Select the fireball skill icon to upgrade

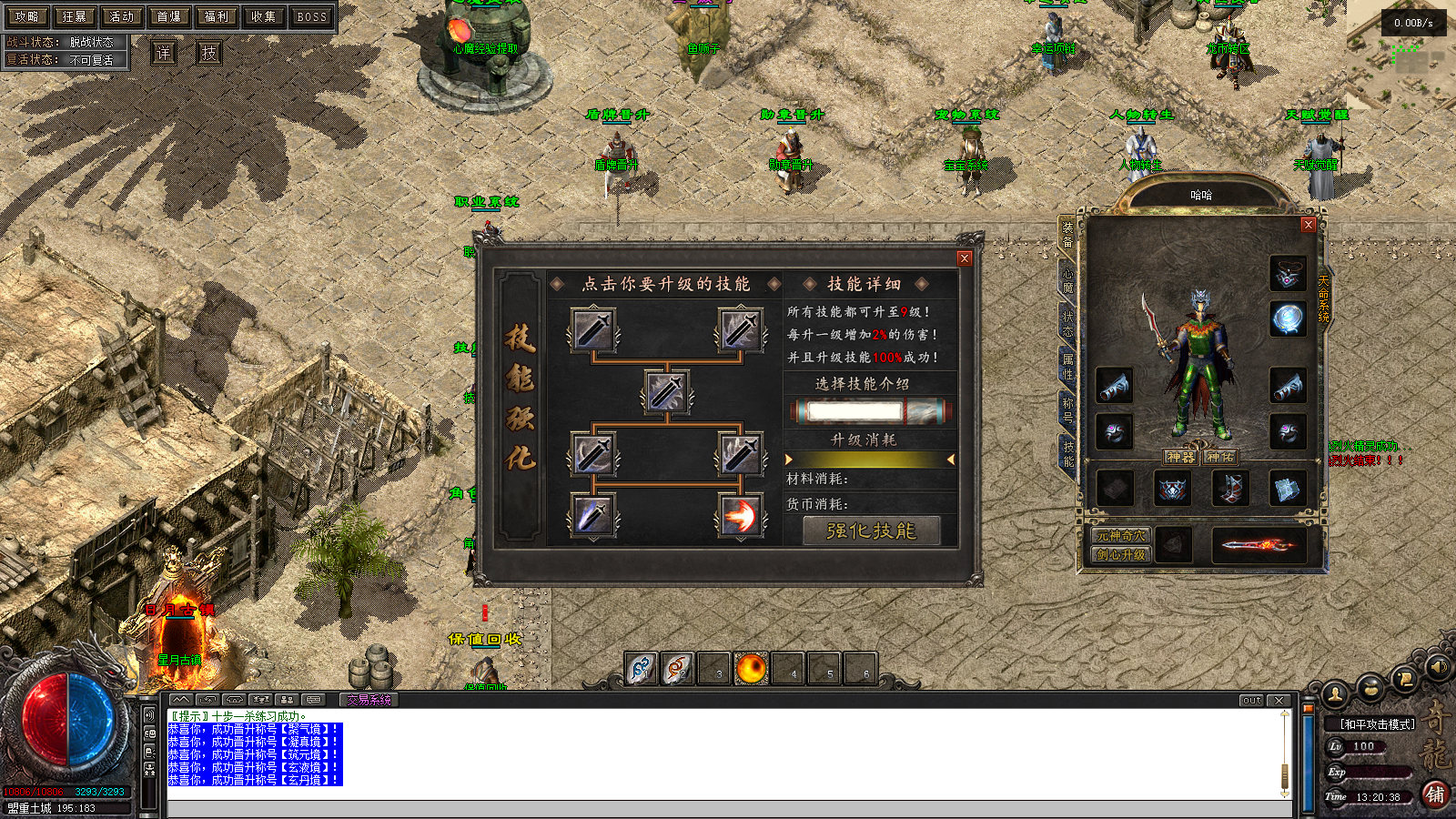(x=741, y=515)
